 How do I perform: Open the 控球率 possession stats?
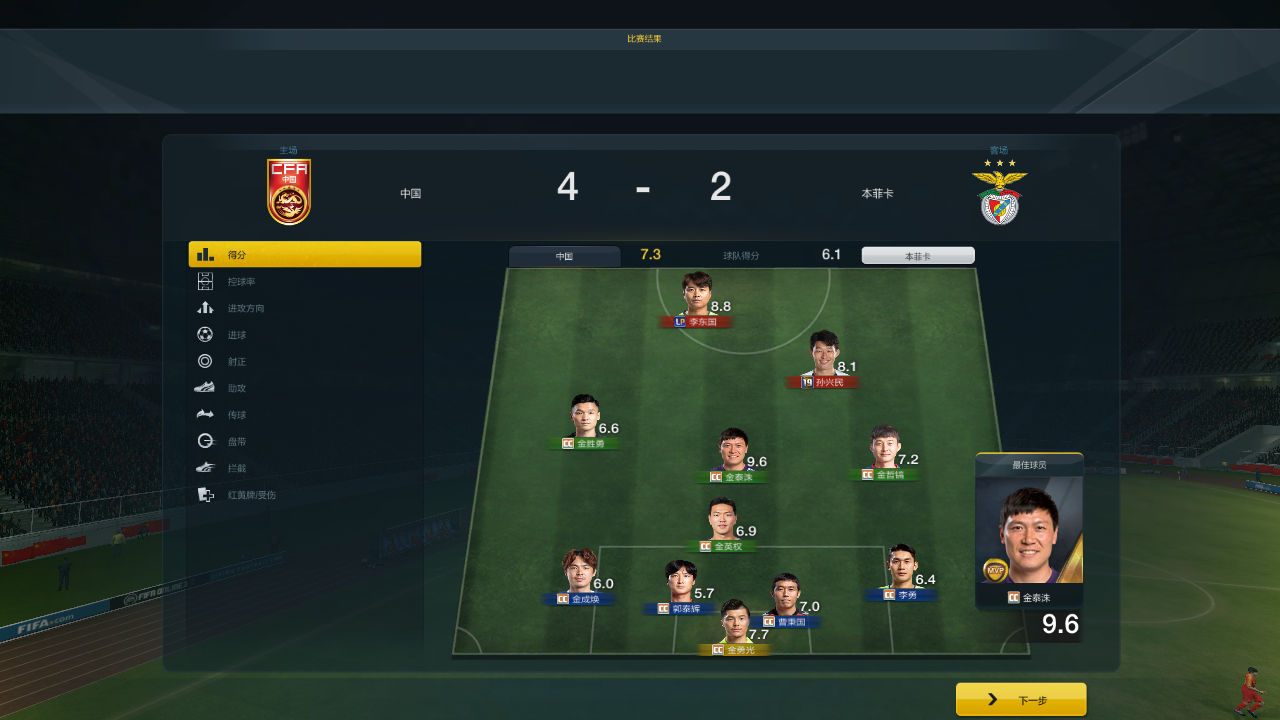(304, 282)
